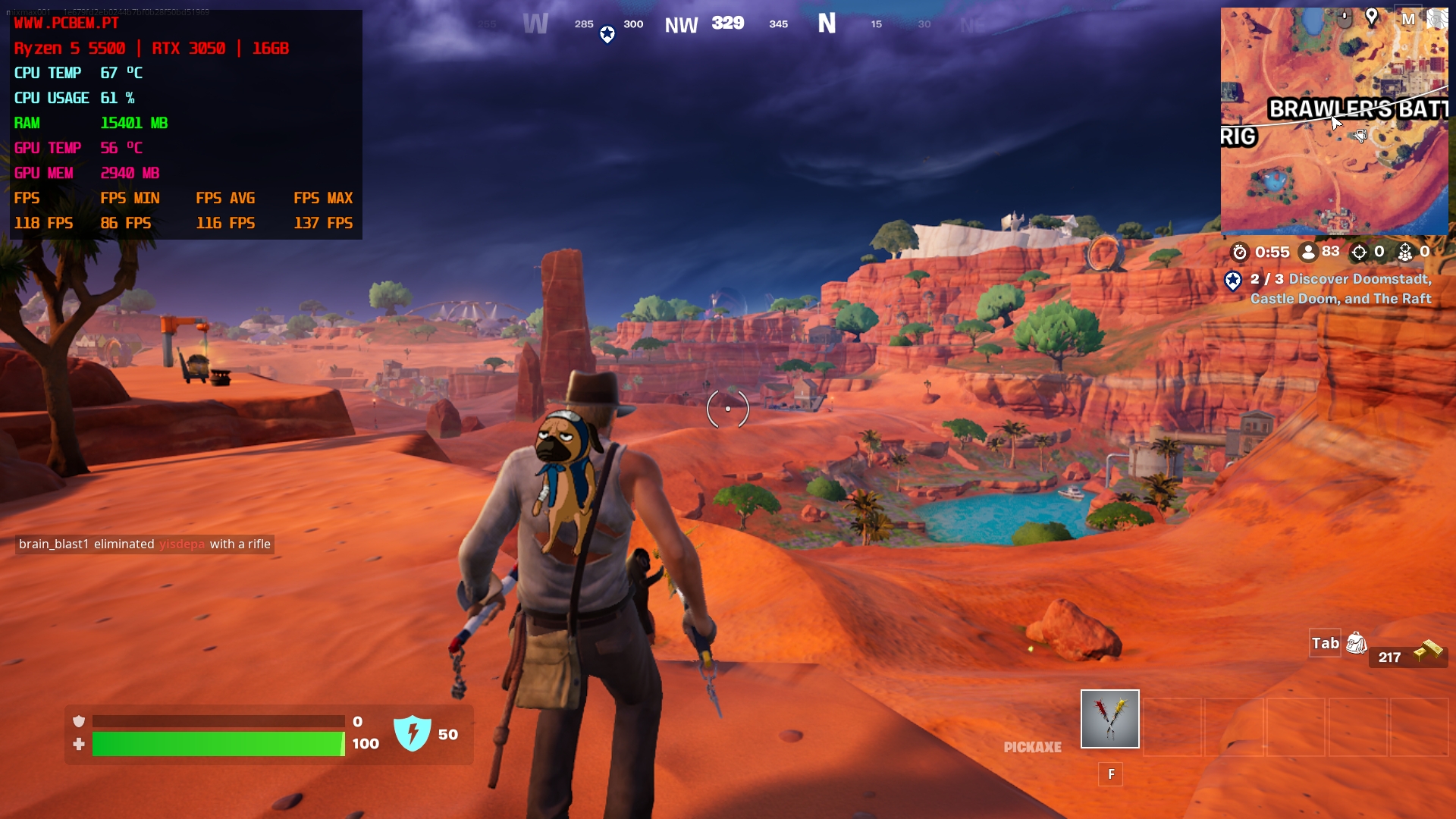Open the backpack inventory icon
This screenshot has width=1456, height=819.
tap(1356, 644)
